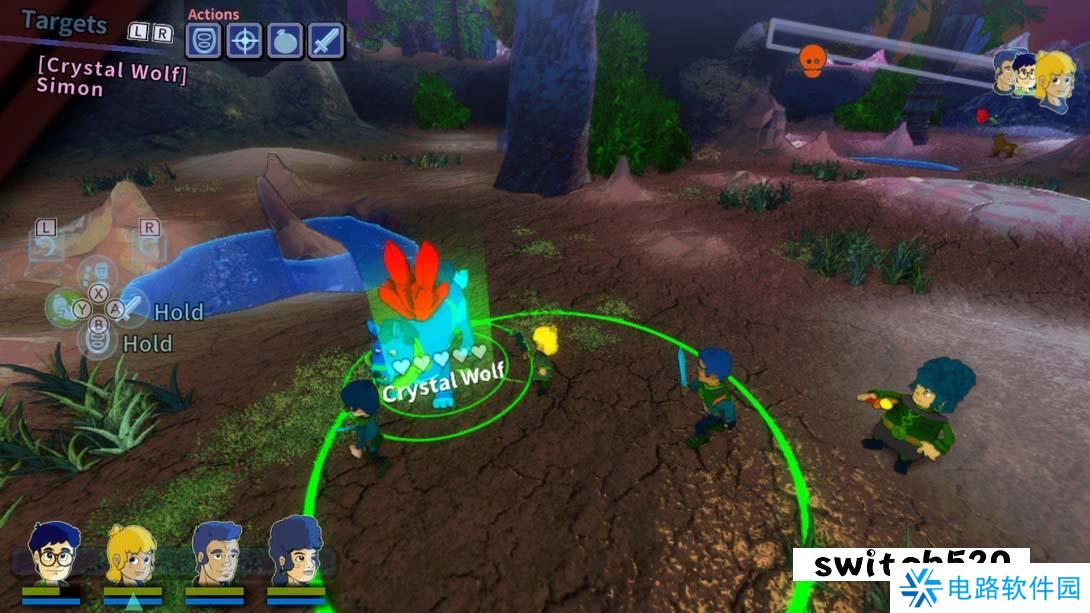Image resolution: width=1090 pixels, height=613 pixels.
Task: Select the blue pompadour man portrait
Action: (215, 553)
